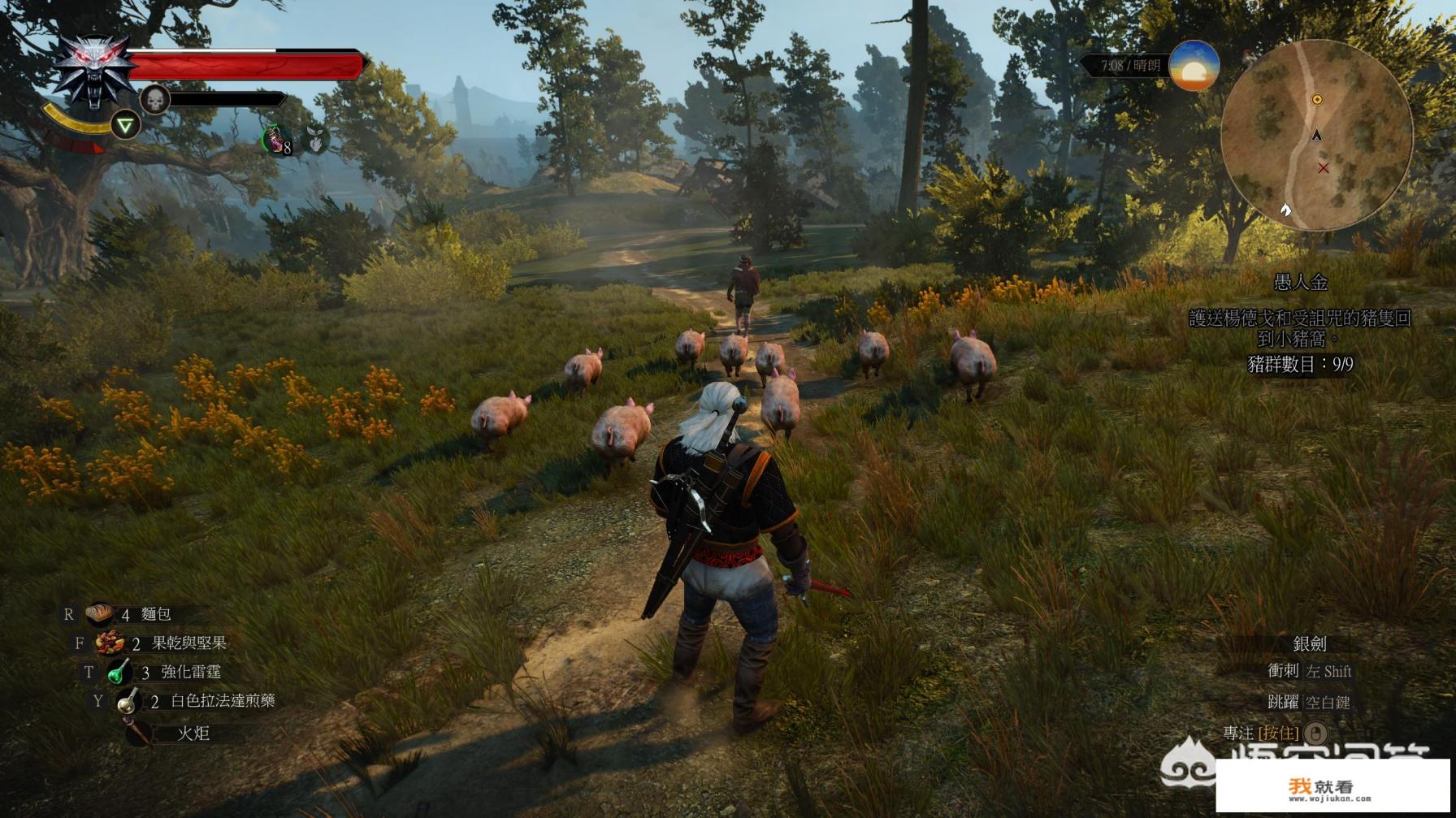Click the grey leaf buff icon
Image resolution: width=1456 pixels, height=818 pixels.
[x=315, y=141]
